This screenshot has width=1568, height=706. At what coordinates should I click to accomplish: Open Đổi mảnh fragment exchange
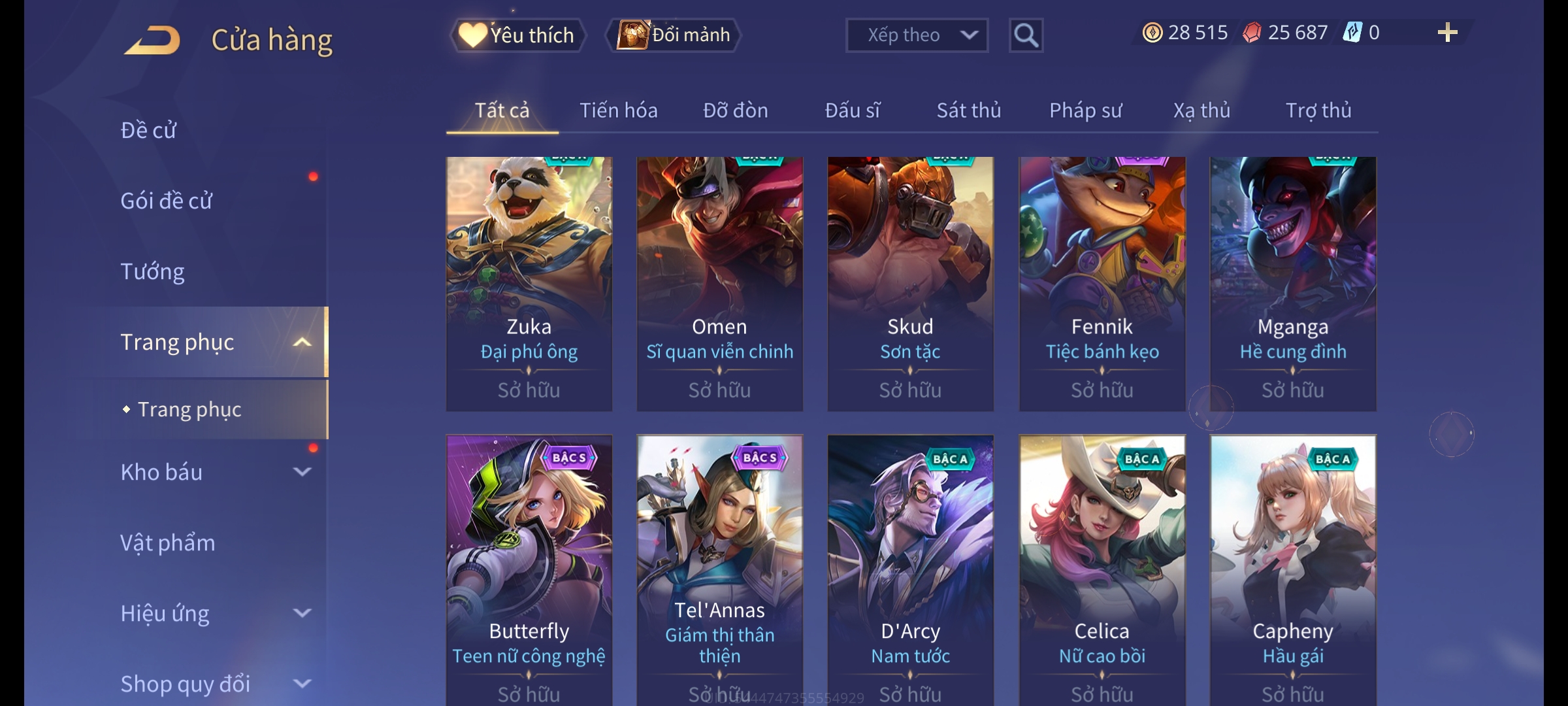[x=674, y=35]
